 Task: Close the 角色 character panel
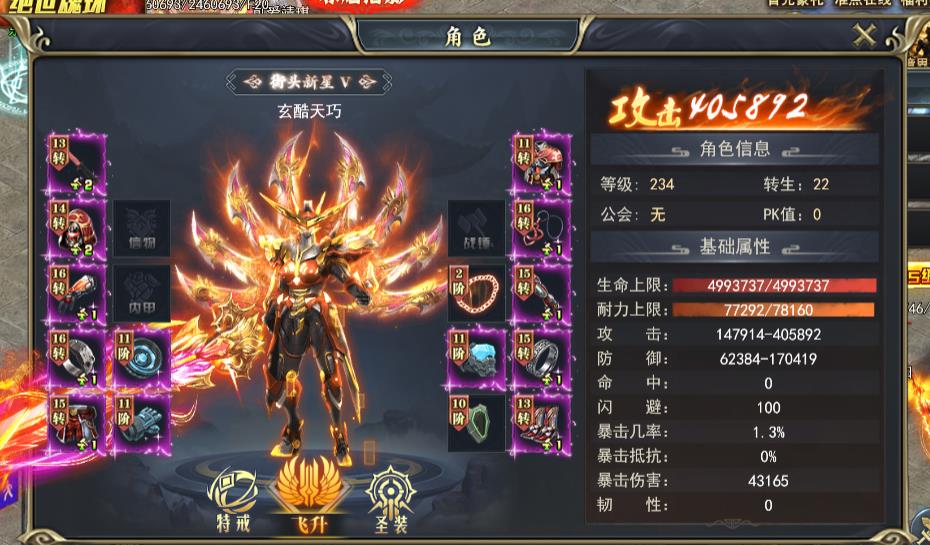click(863, 36)
